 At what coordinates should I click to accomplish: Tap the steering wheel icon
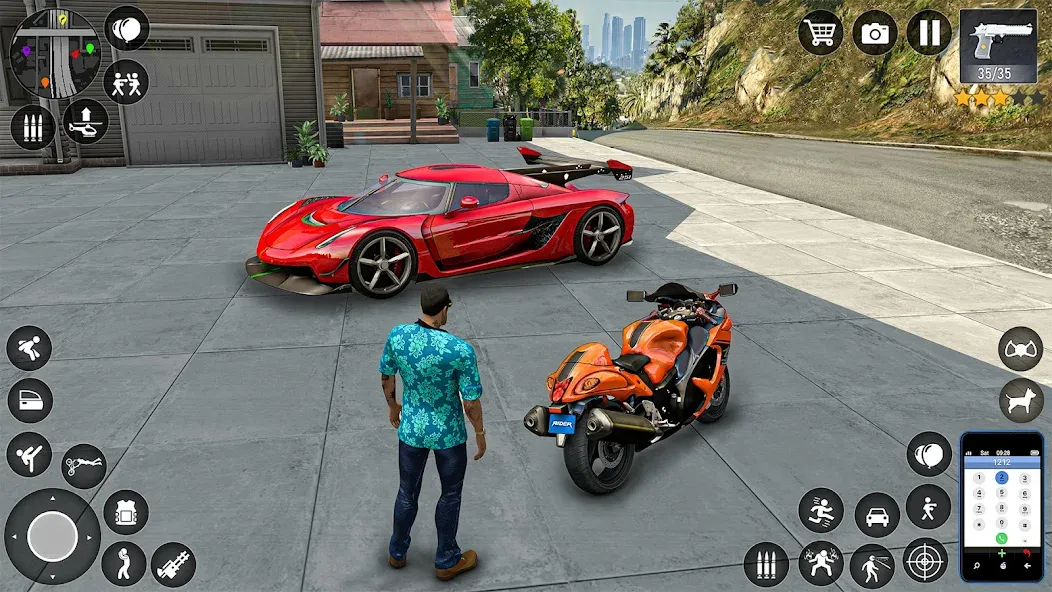pos(1020,349)
